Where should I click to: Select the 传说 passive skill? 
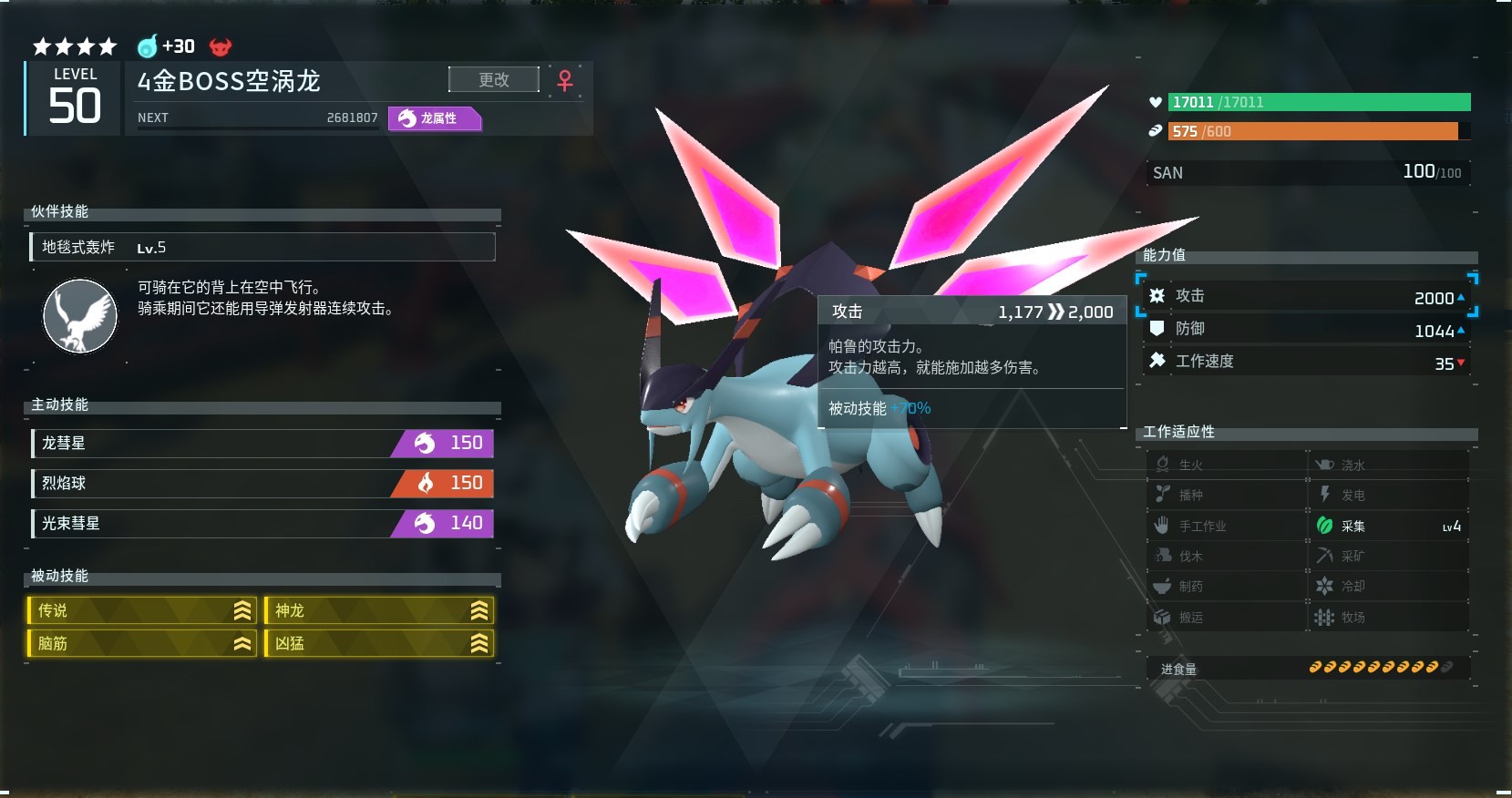142,610
